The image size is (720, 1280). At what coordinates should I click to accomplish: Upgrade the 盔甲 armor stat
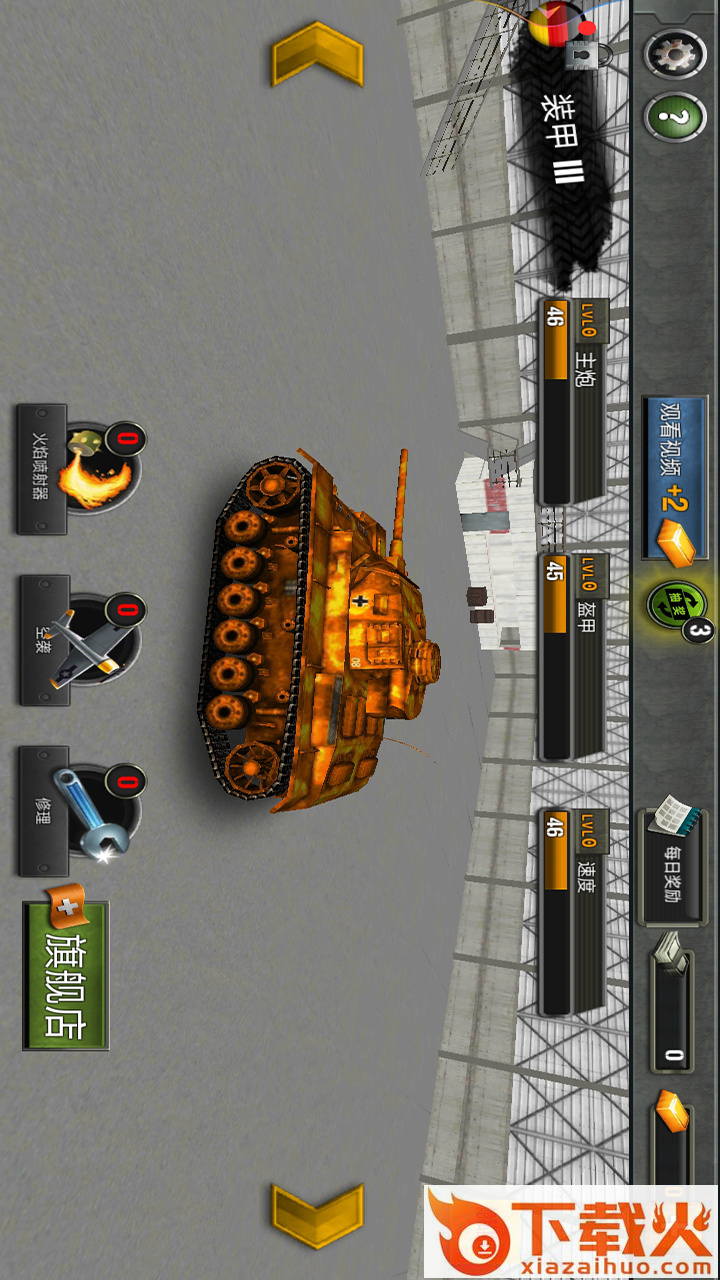573,655
